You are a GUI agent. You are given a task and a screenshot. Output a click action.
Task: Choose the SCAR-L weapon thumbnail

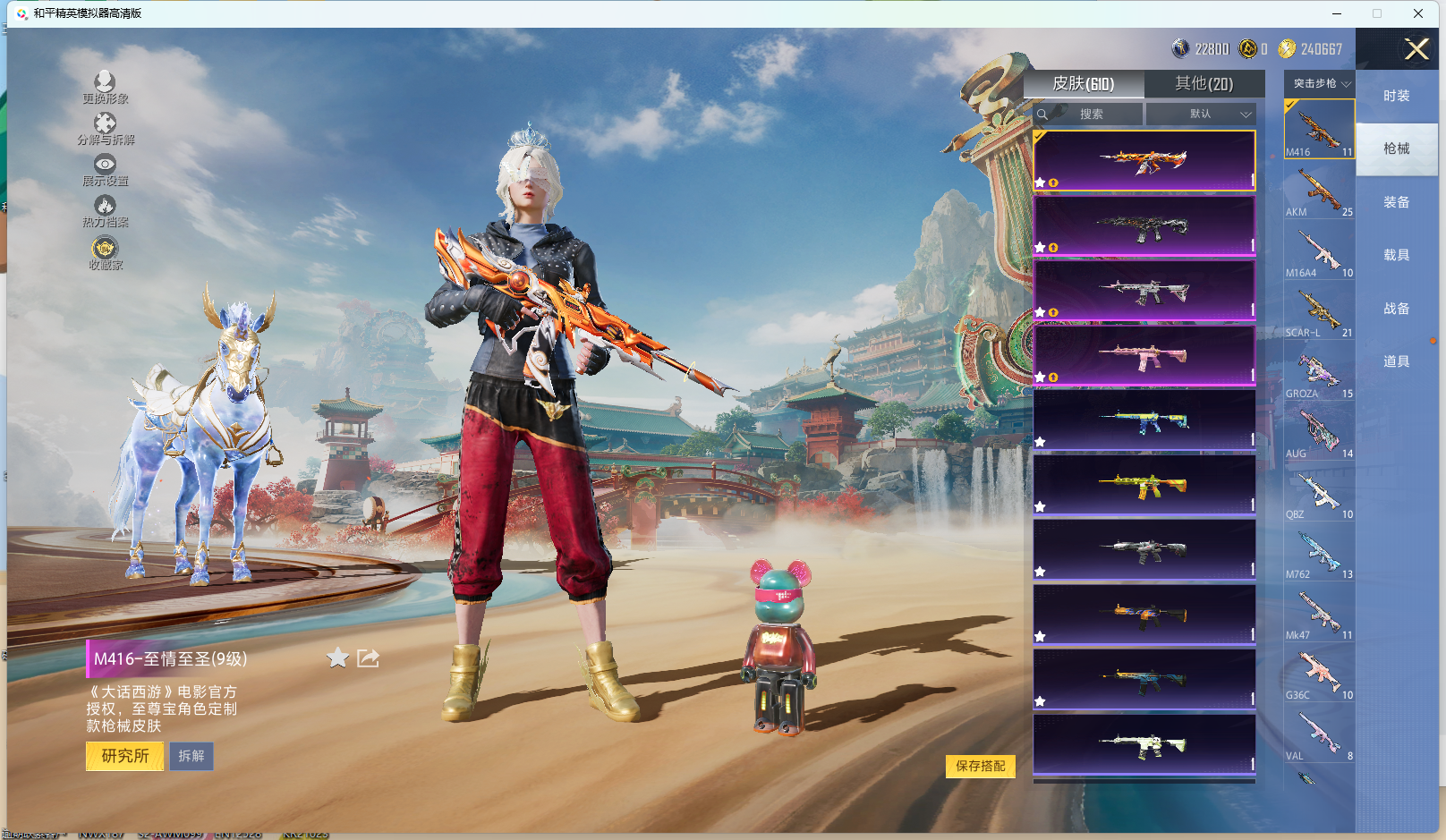(x=1319, y=310)
